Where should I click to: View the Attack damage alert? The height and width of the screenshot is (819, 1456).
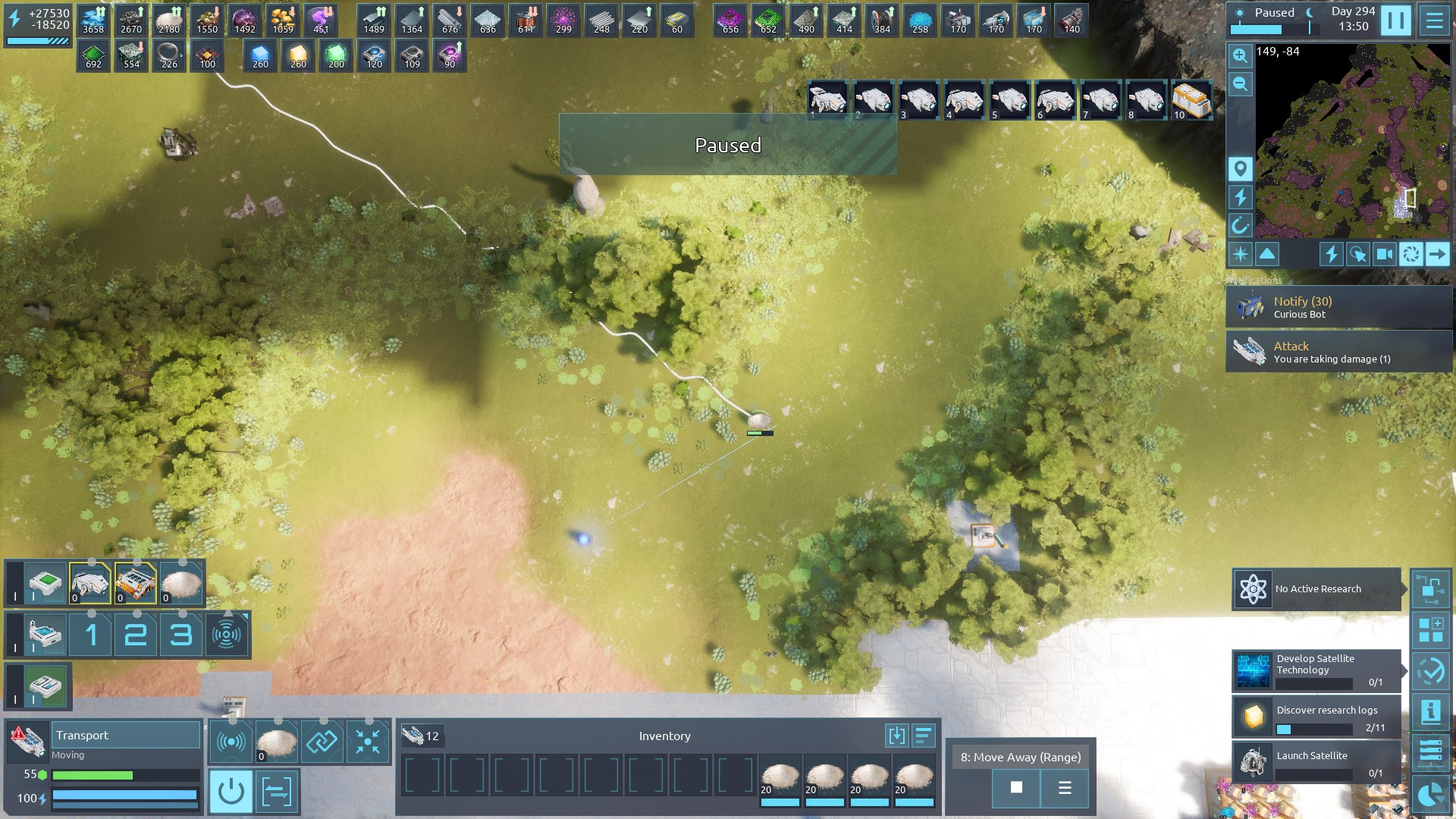click(x=1338, y=352)
